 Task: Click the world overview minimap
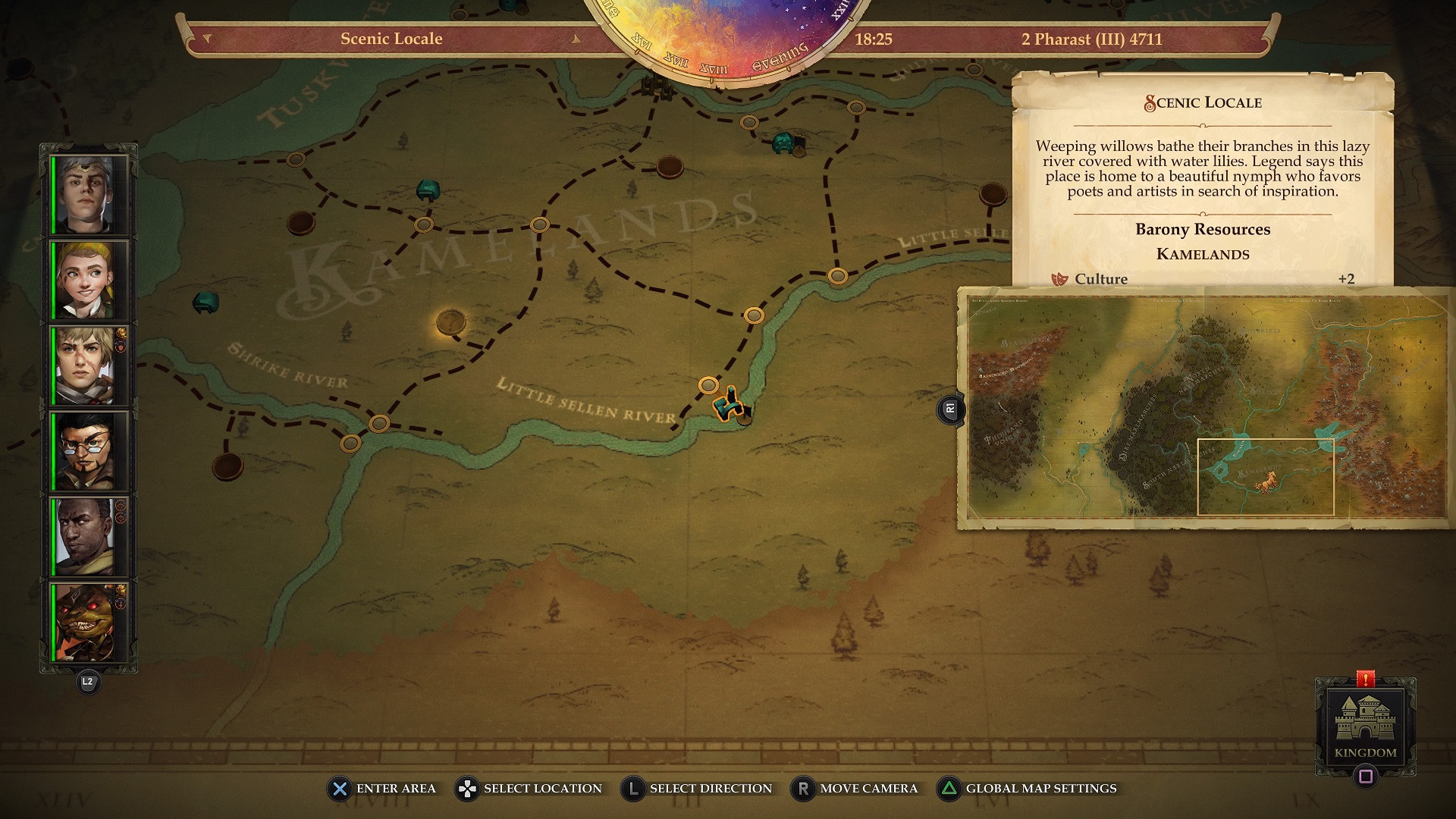tap(1206, 408)
